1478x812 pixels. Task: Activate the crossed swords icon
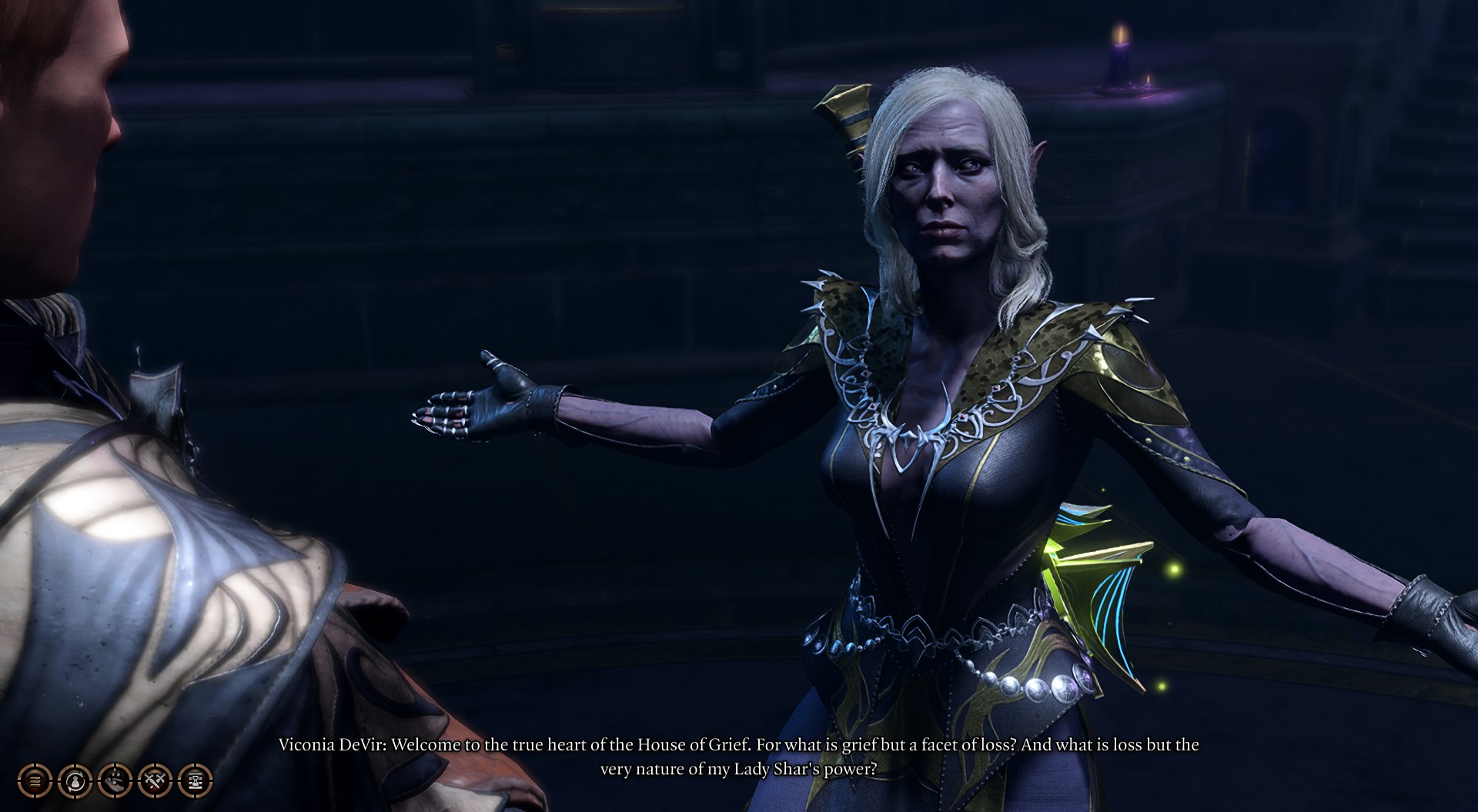pyautogui.click(x=155, y=781)
